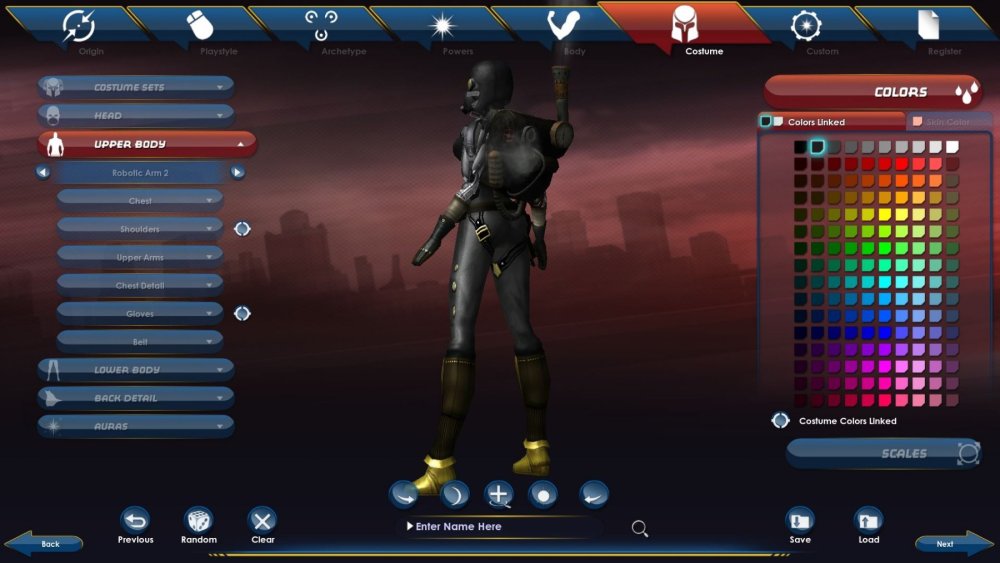Toggle the Costume Colors Linked option
The height and width of the screenshot is (563, 1000).
tap(781, 421)
